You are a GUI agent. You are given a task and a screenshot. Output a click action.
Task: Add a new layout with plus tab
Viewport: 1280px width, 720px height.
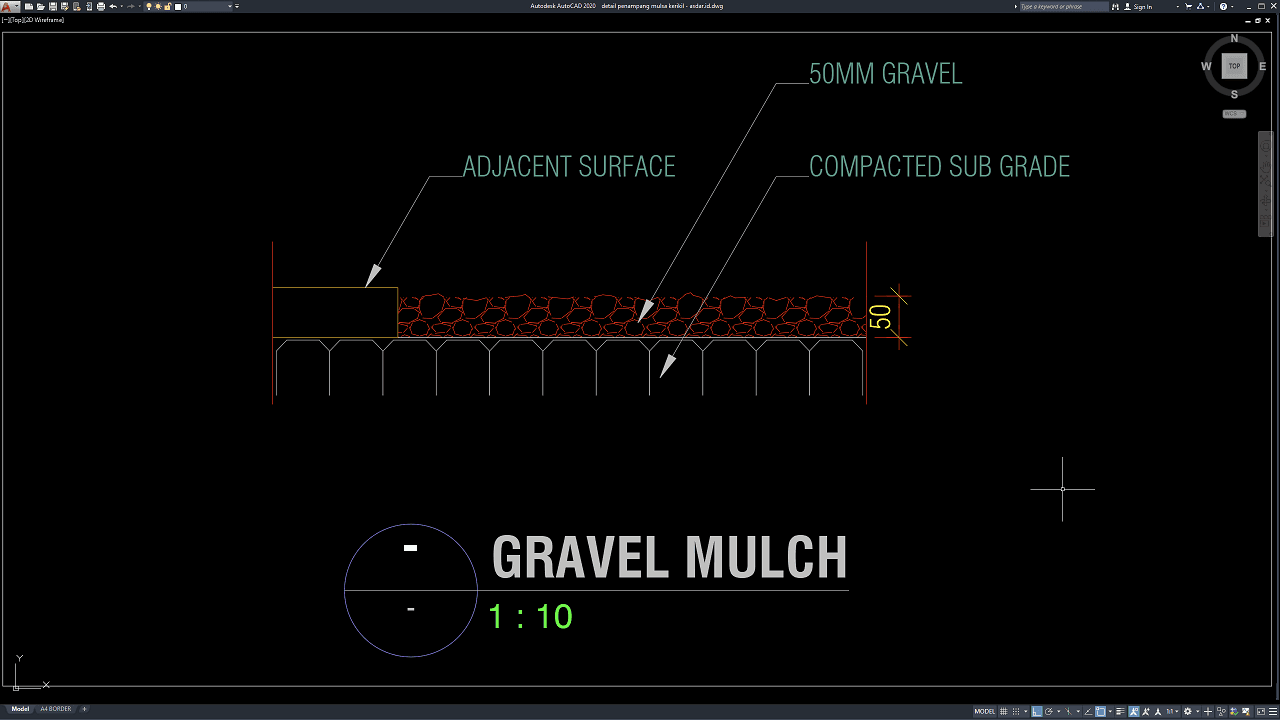84,709
